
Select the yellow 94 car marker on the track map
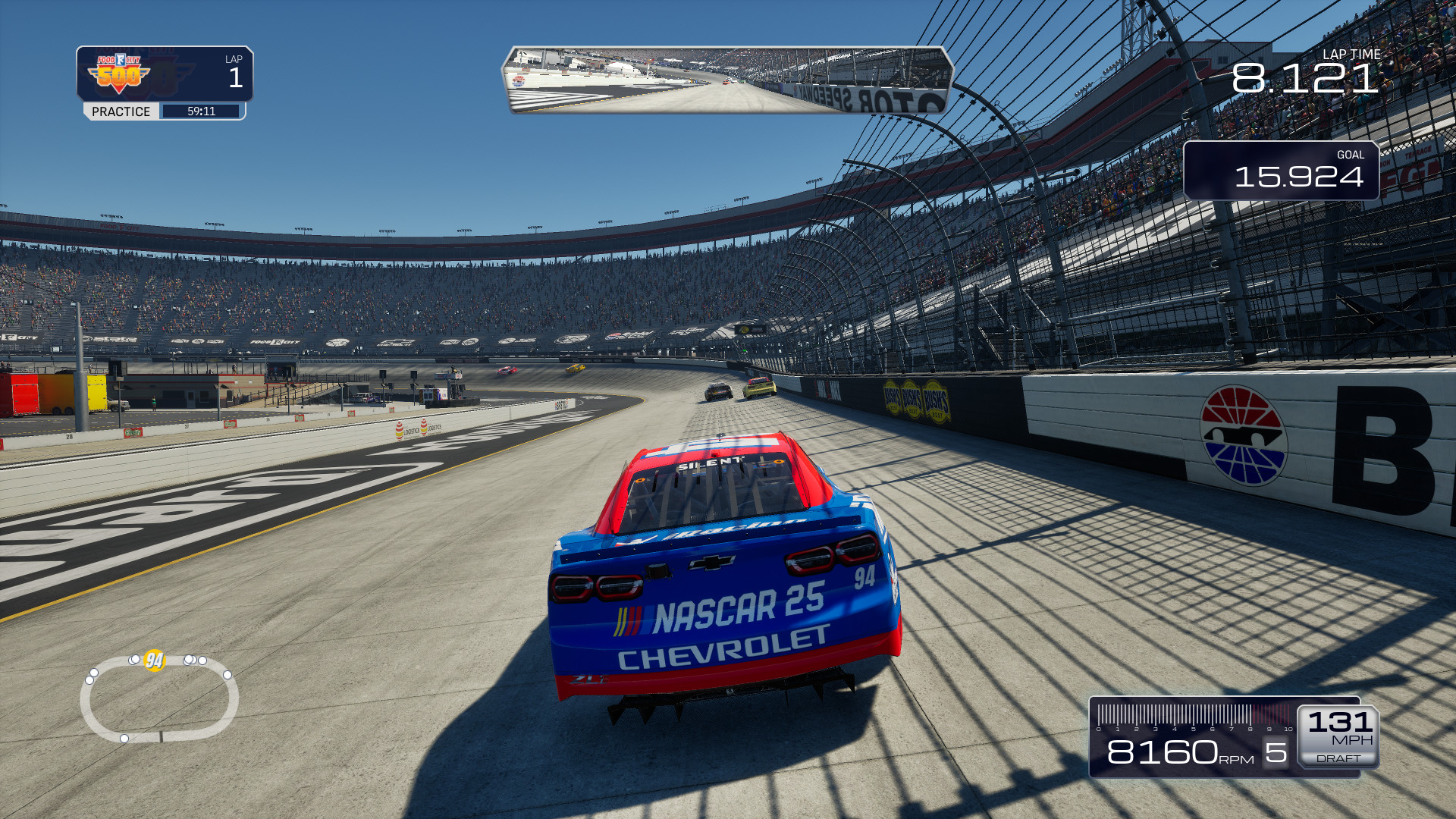click(155, 660)
